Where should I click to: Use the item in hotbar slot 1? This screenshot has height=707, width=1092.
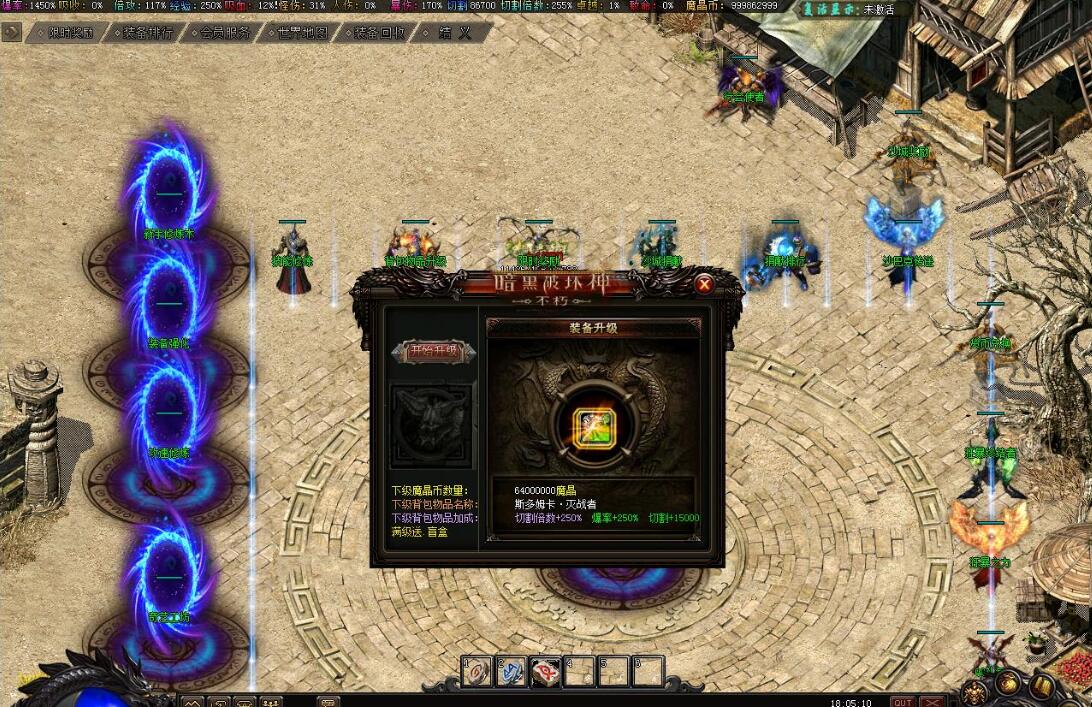click(x=478, y=671)
